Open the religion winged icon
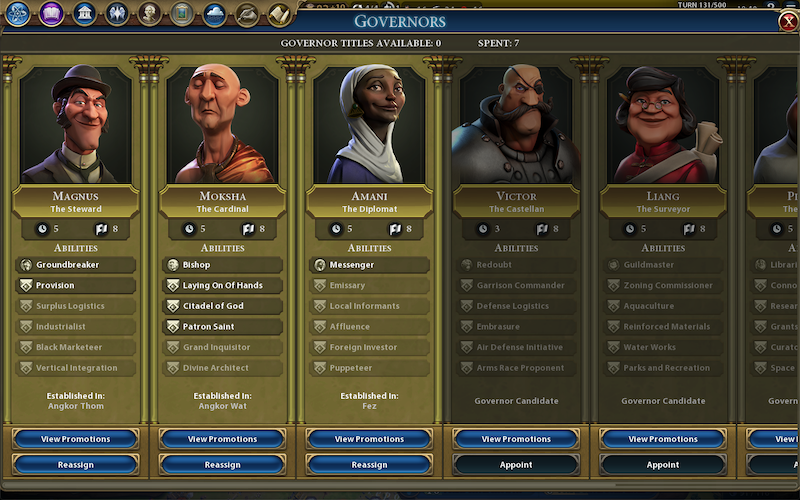Image resolution: width=800 pixels, height=500 pixels. [117, 14]
